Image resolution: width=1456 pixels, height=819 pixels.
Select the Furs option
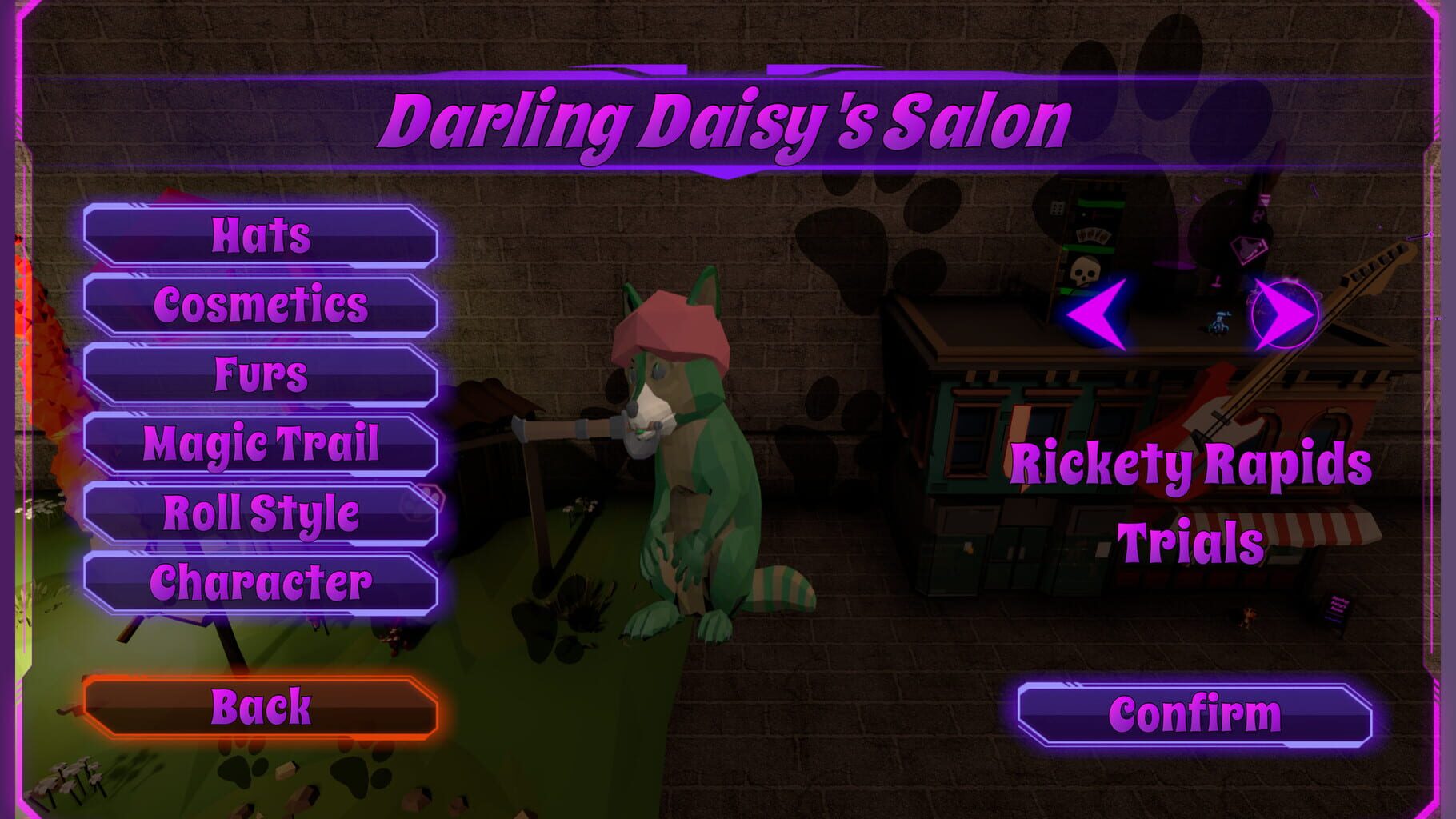point(260,371)
